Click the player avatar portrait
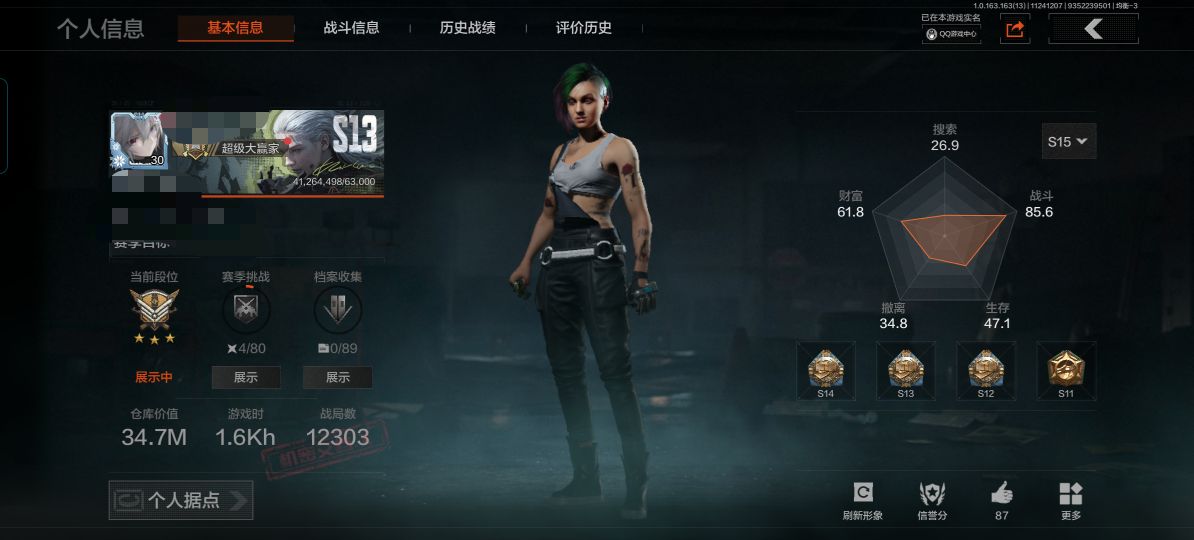 tap(137, 141)
